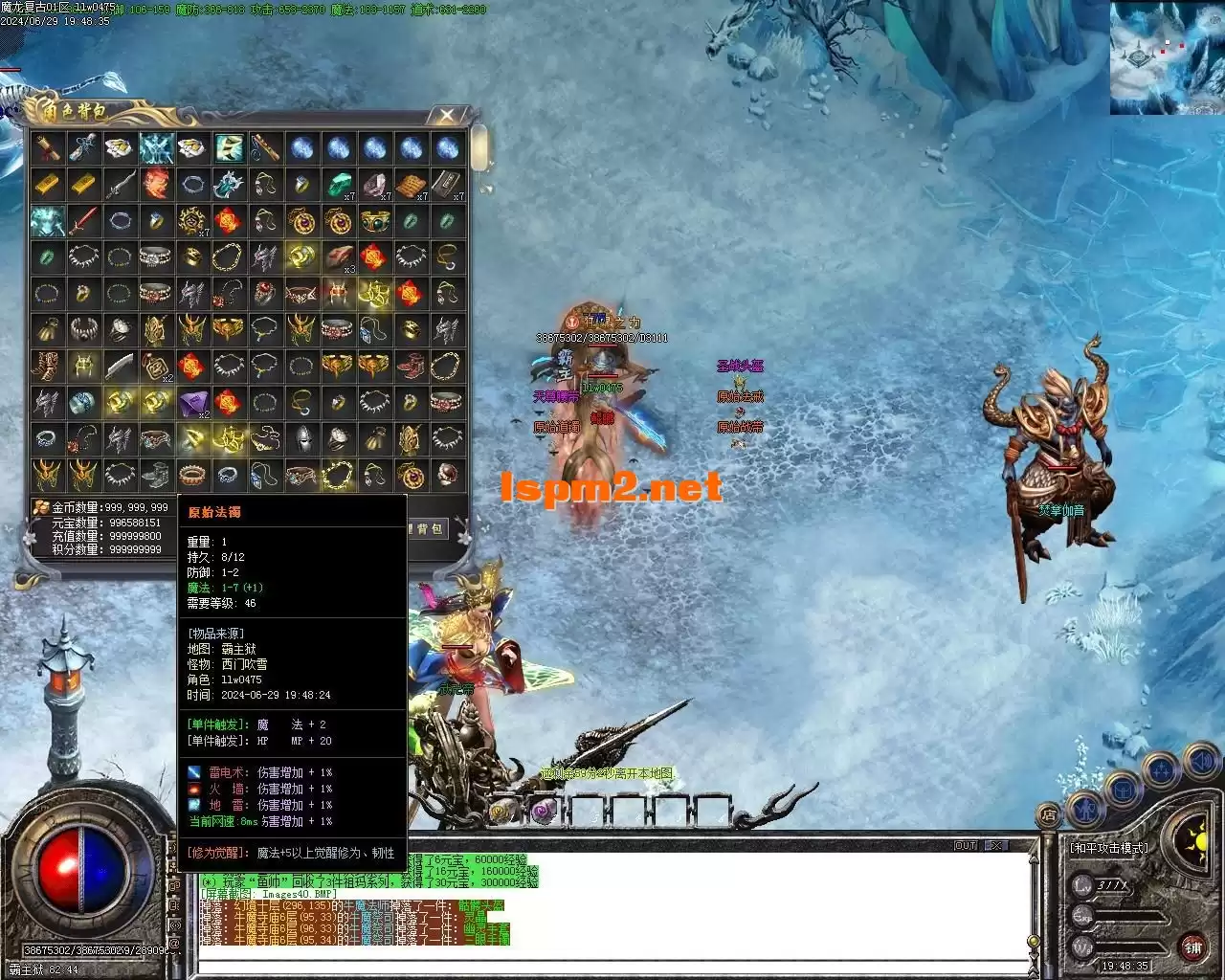Open the skills button with three stars
Screen dimensions: 1225x980
pyautogui.click(x=1162, y=770)
